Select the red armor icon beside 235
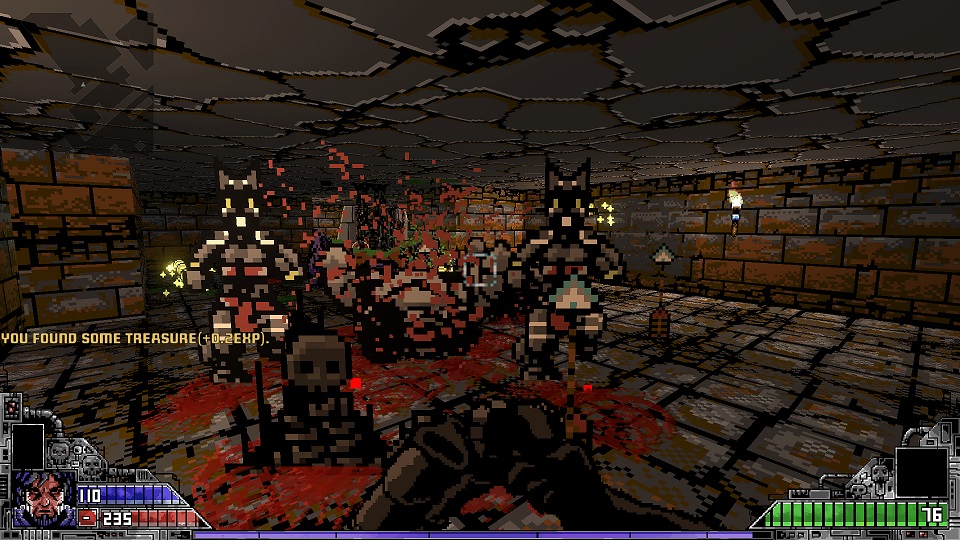 click(88, 518)
